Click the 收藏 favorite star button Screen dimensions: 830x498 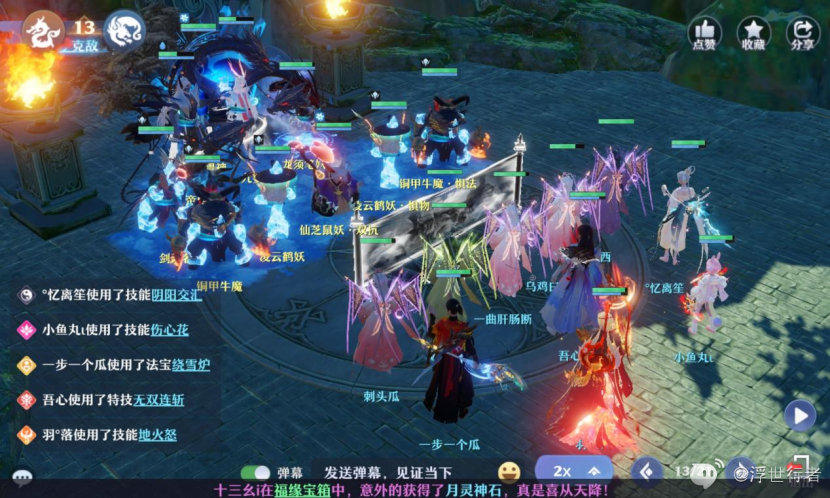pos(753,33)
